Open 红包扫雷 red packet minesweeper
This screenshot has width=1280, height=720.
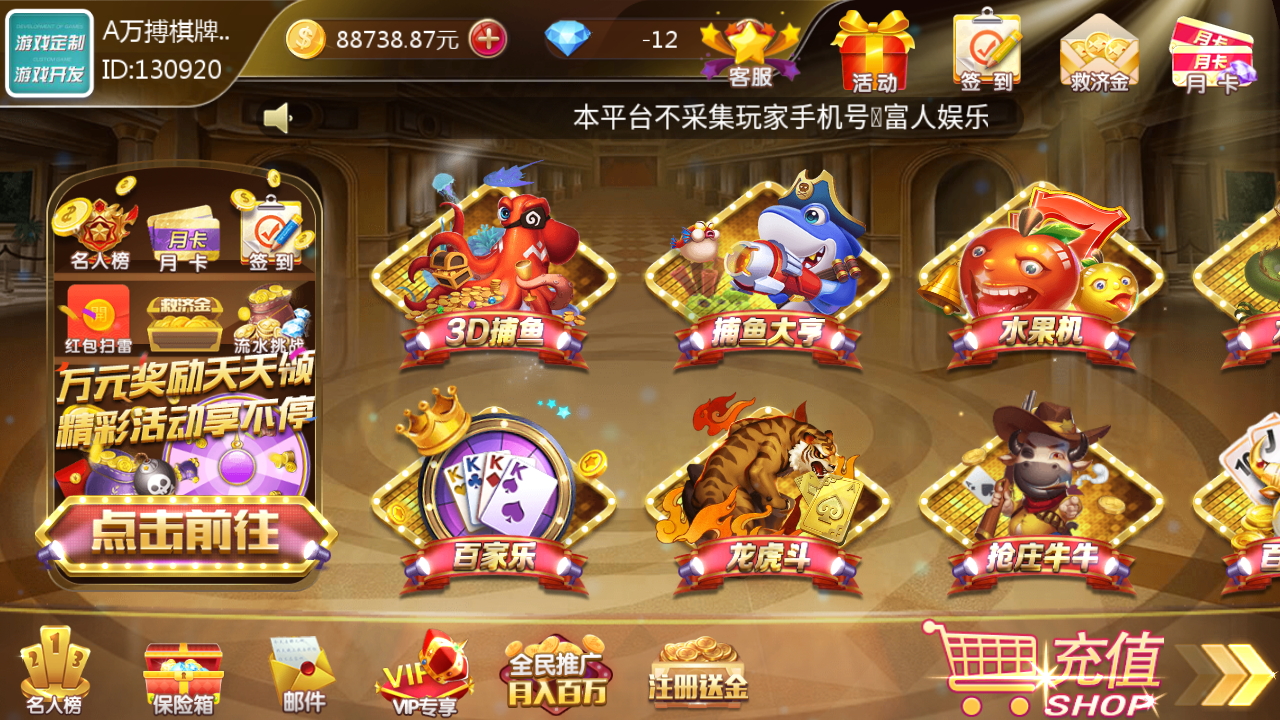click(97, 310)
